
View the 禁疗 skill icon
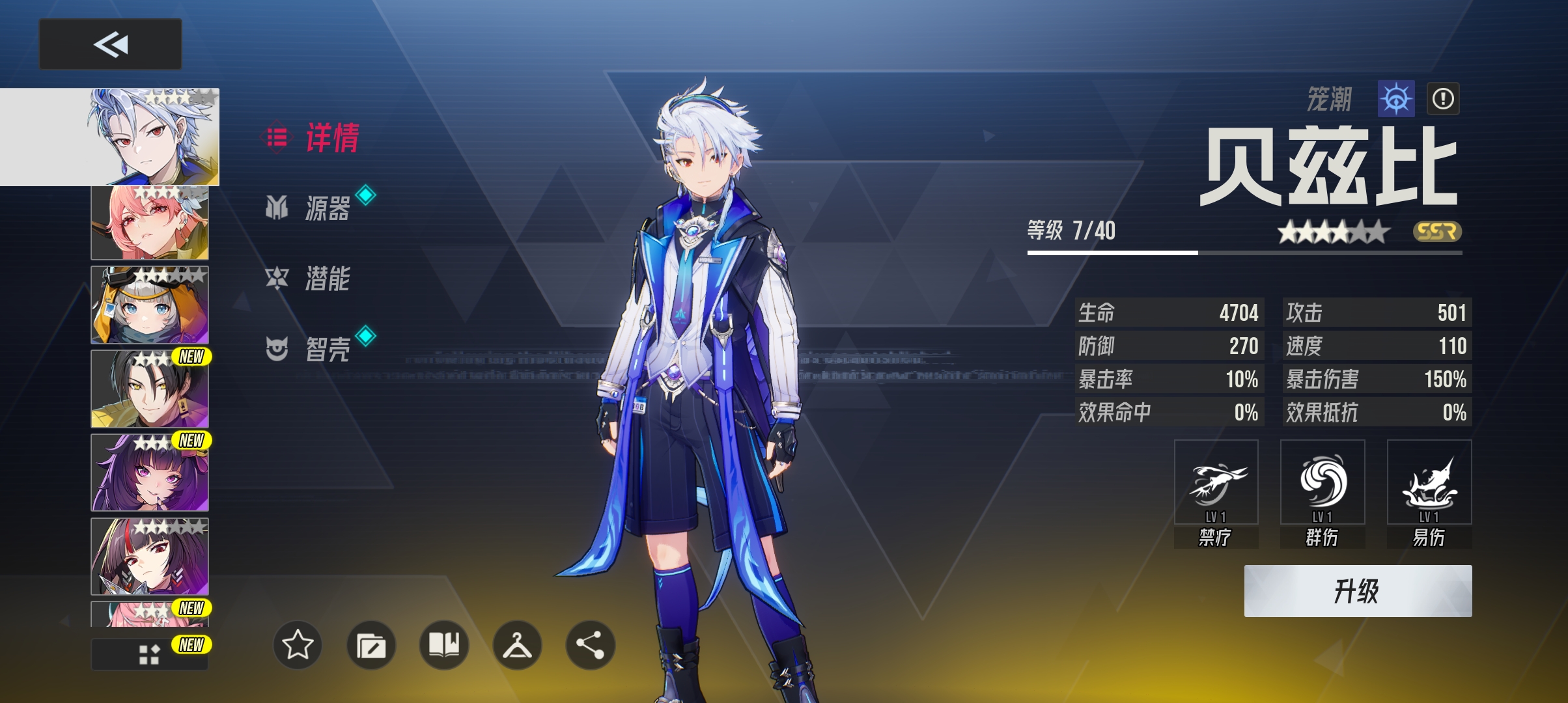coord(1216,482)
